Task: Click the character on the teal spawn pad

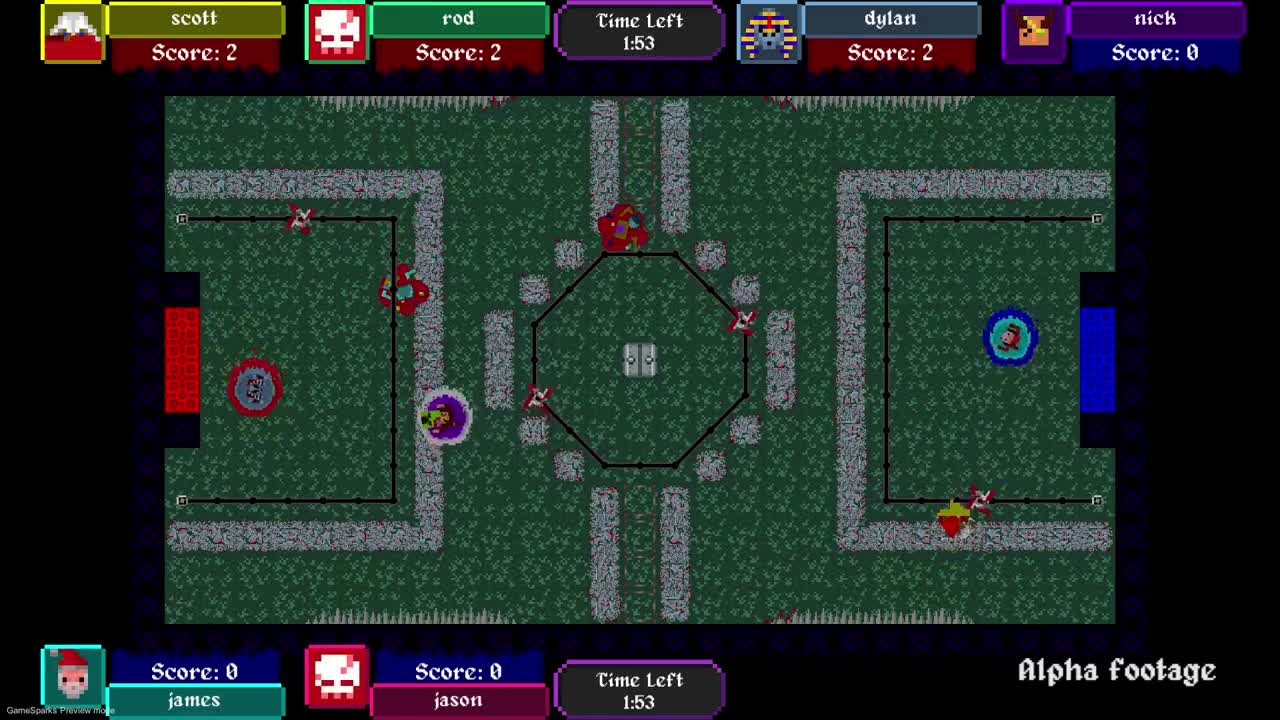Action: (x=1010, y=338)
